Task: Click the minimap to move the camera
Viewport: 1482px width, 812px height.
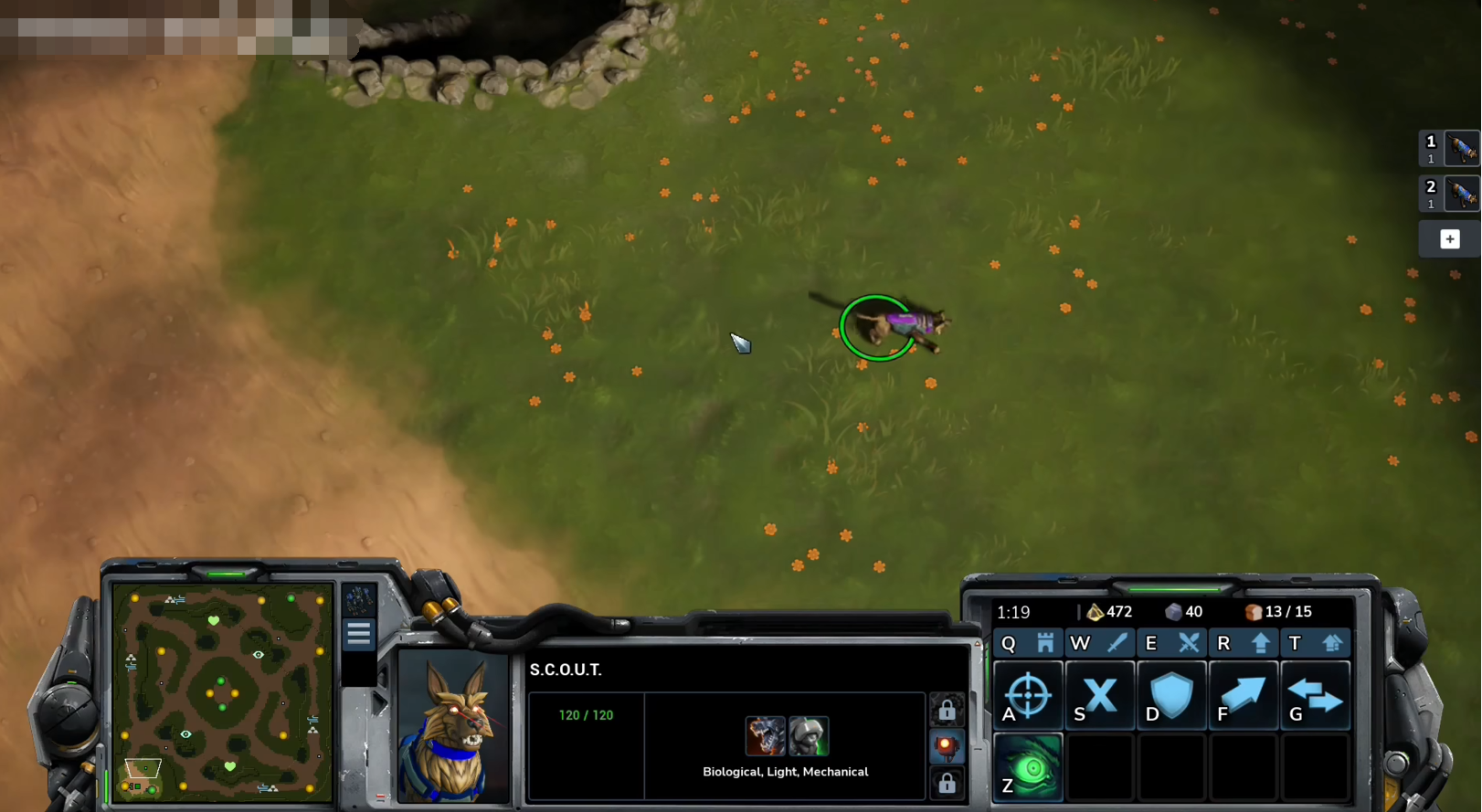Action: point(222,692)
